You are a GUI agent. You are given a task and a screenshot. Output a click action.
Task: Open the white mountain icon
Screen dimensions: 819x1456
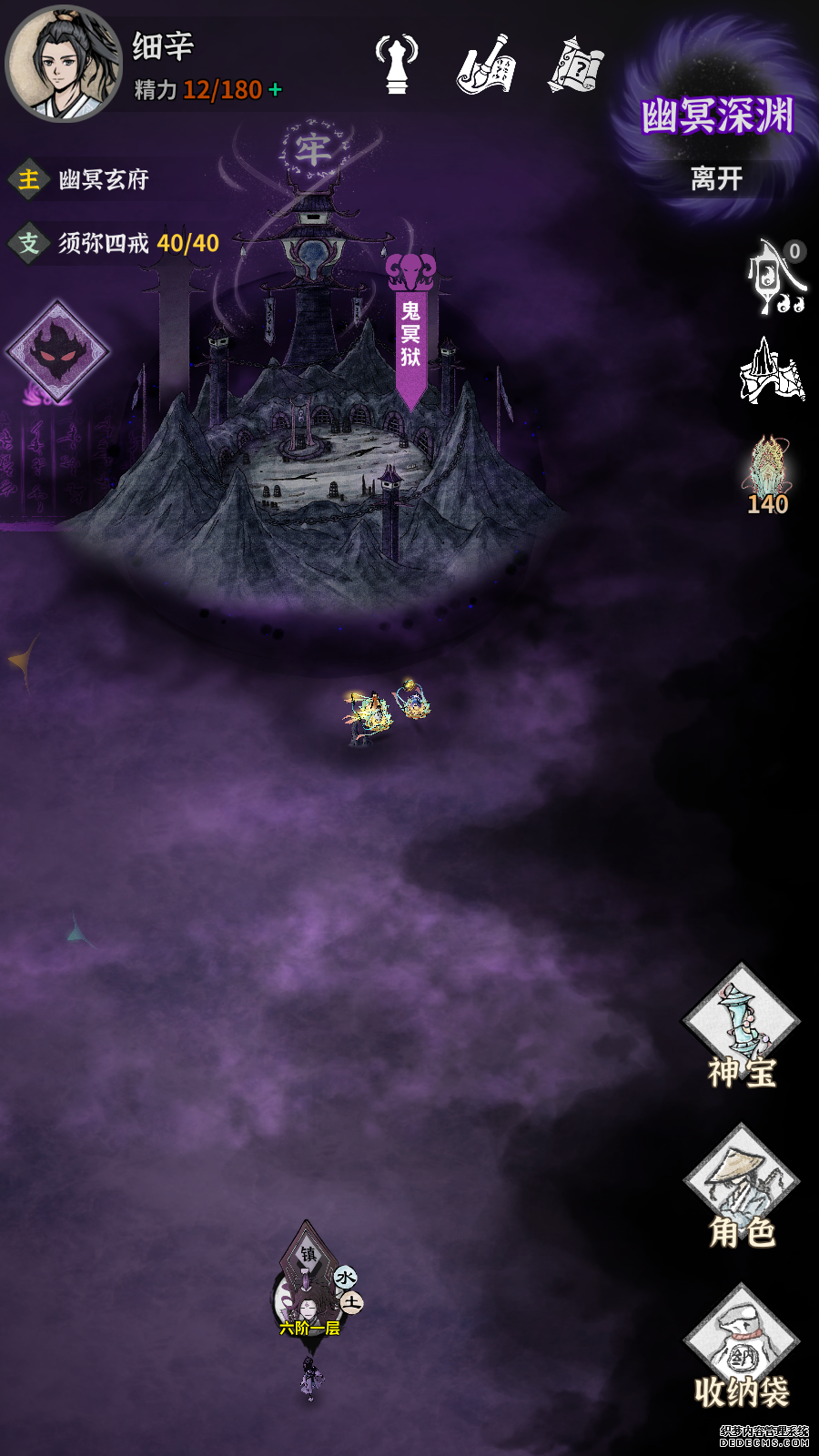pos(772,371)
